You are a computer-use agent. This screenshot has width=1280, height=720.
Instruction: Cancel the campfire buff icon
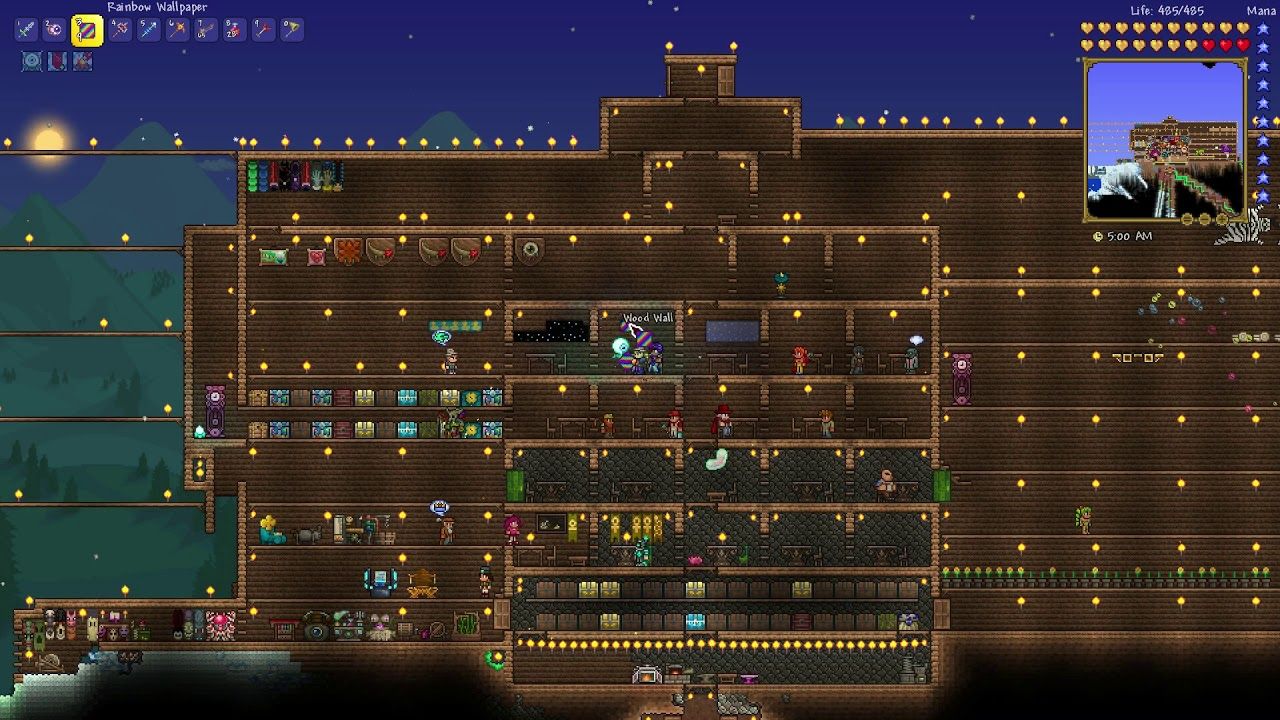[x=81, y=62]
